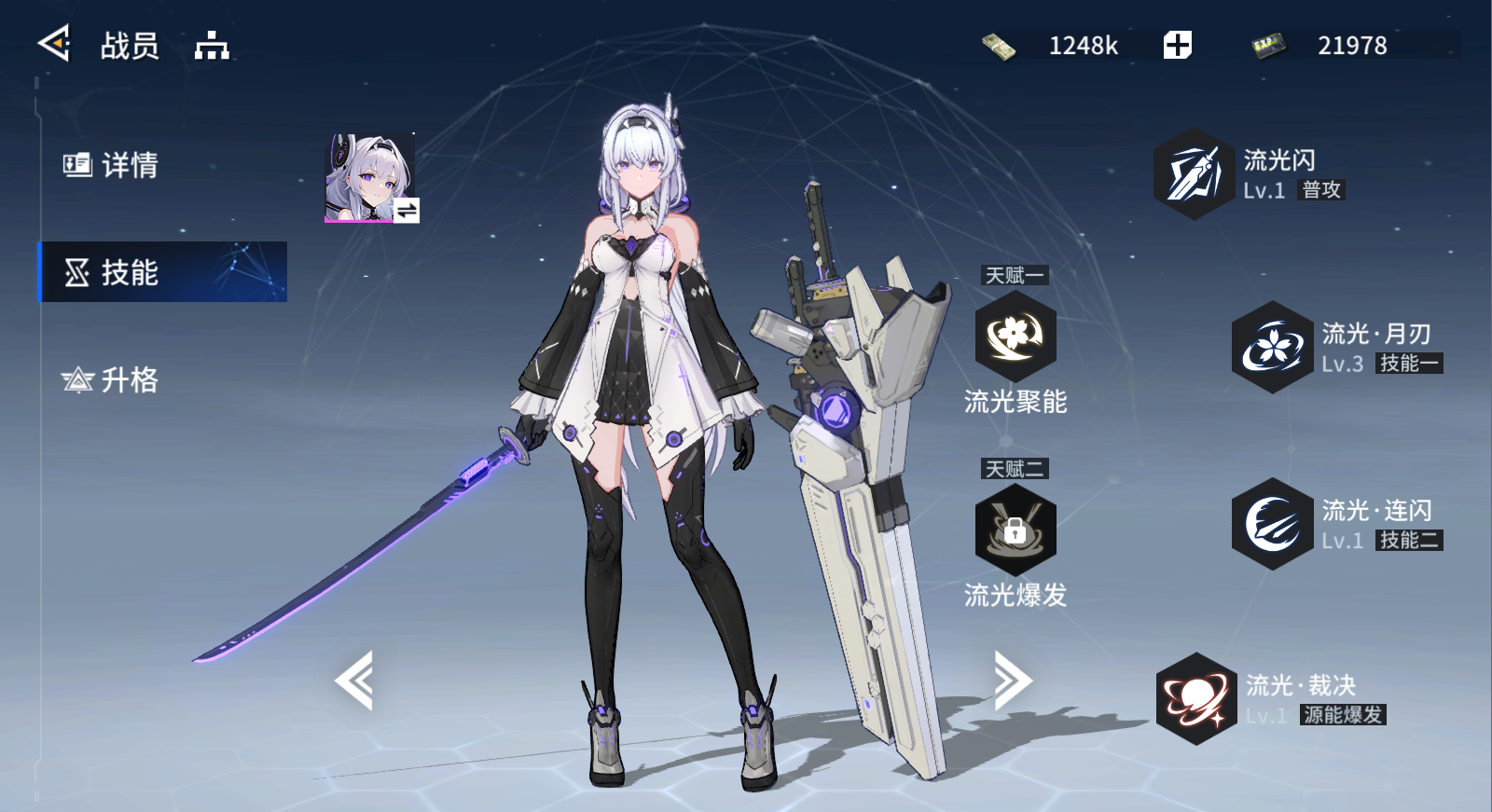1492x812 pixels.
Task: Show the previous character with left chevron
Action: 355,681
